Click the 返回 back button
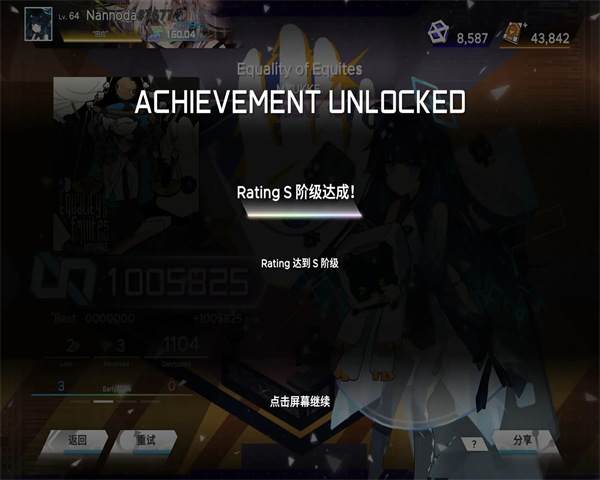 click(x=77, y=440)
